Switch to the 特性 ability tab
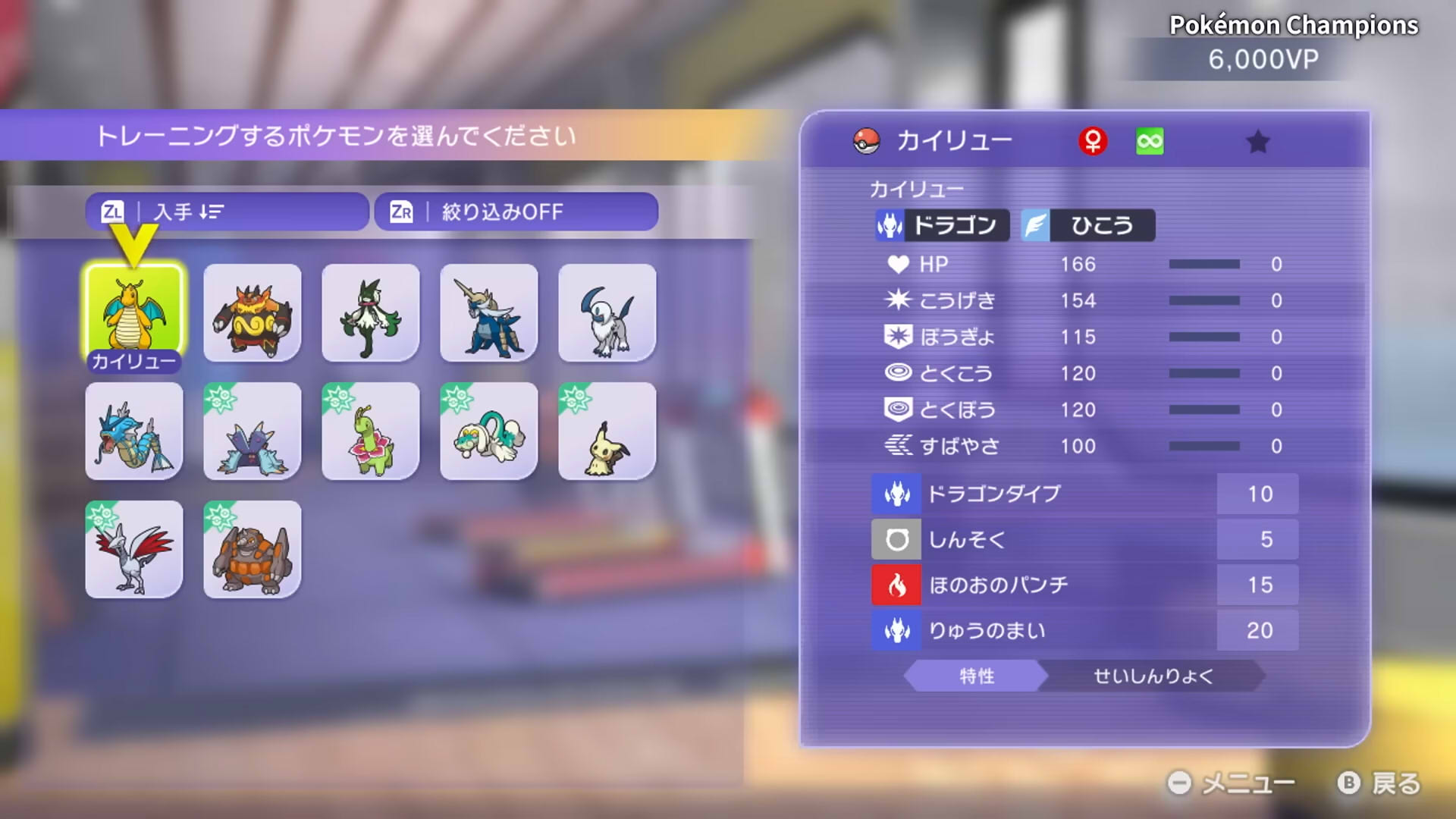The image size is (1456, 819). coord(977,677)
